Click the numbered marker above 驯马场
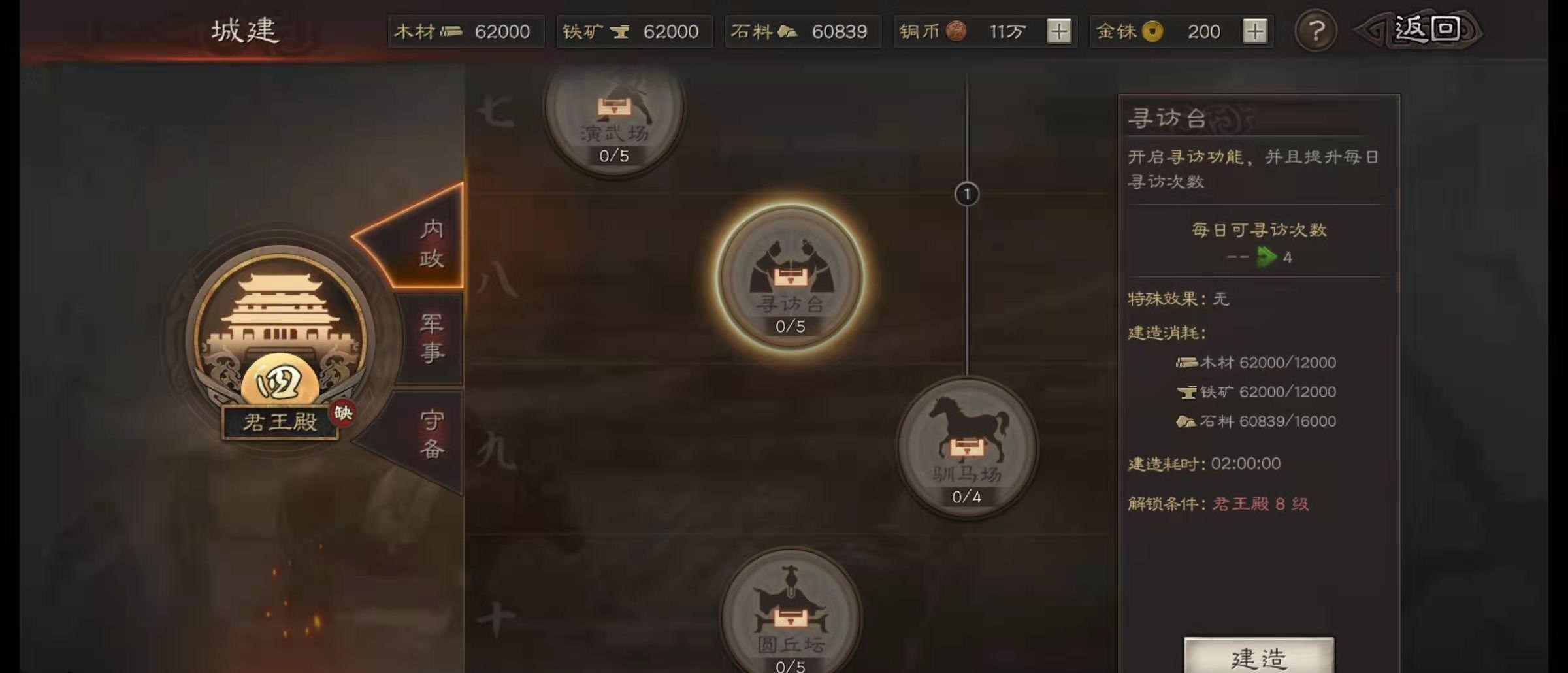 pos(966,194)
